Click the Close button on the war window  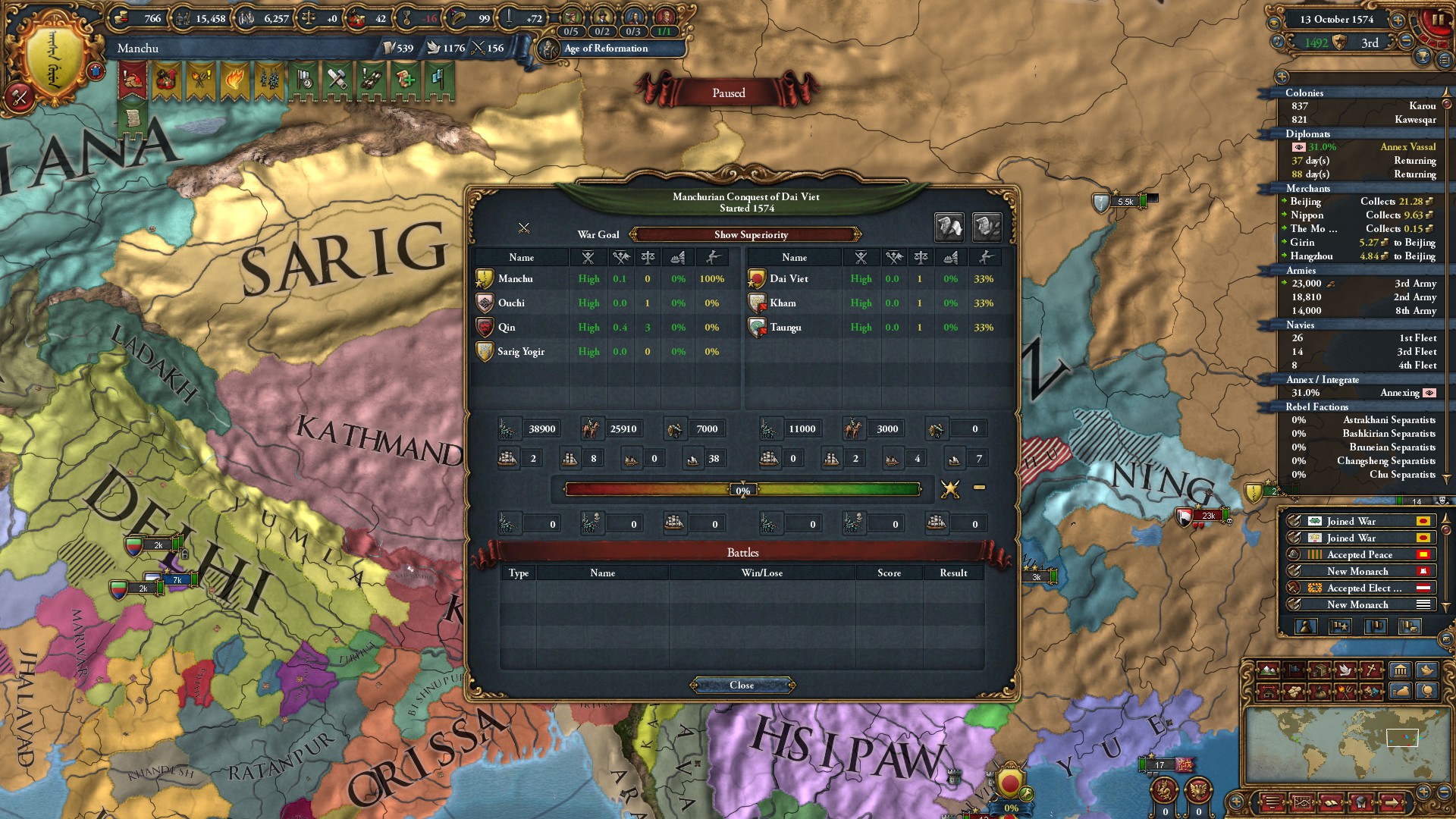[742, 685]
